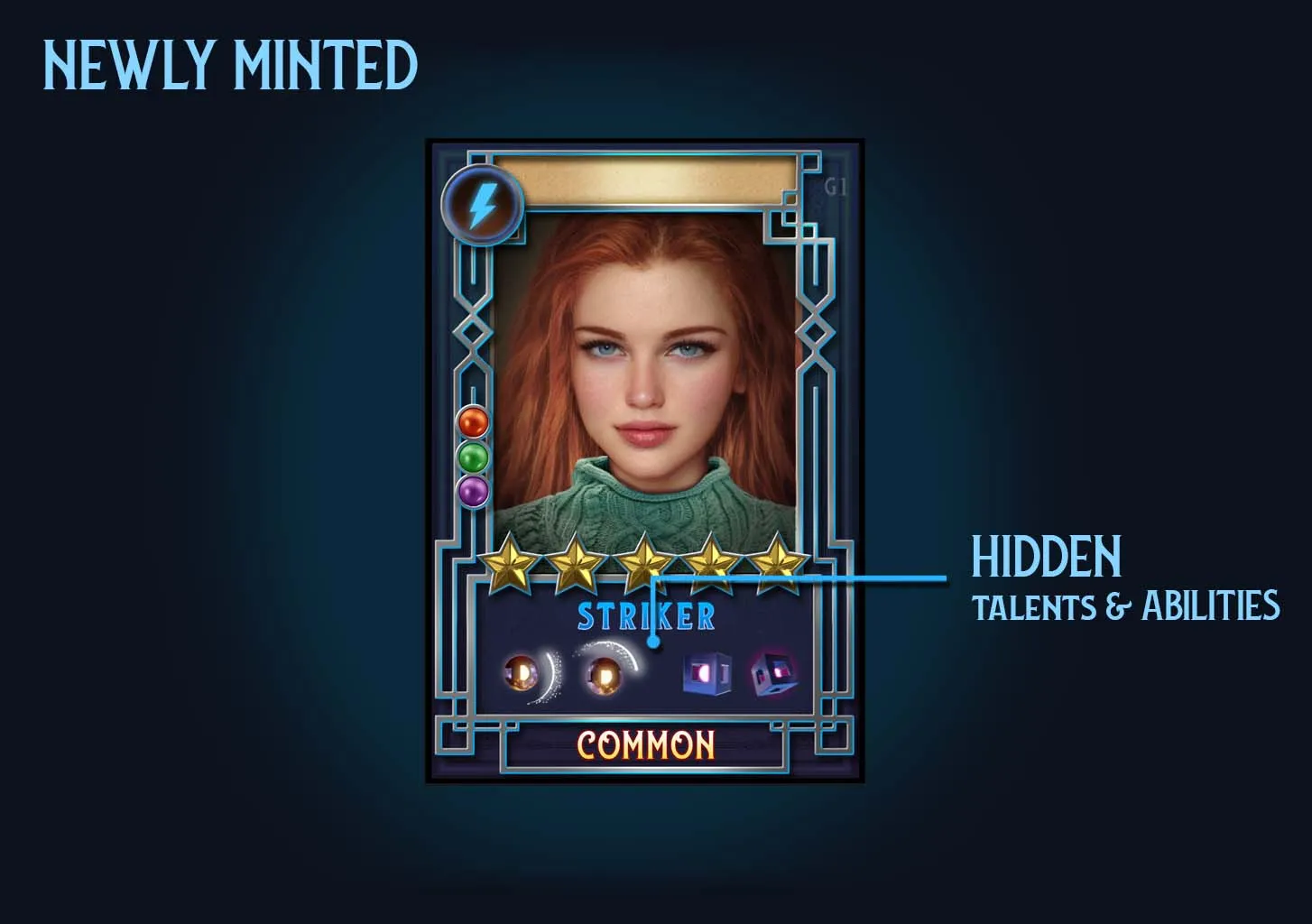
Task: Inspect the upright blue cube ability icon
Action: [706, 674]
